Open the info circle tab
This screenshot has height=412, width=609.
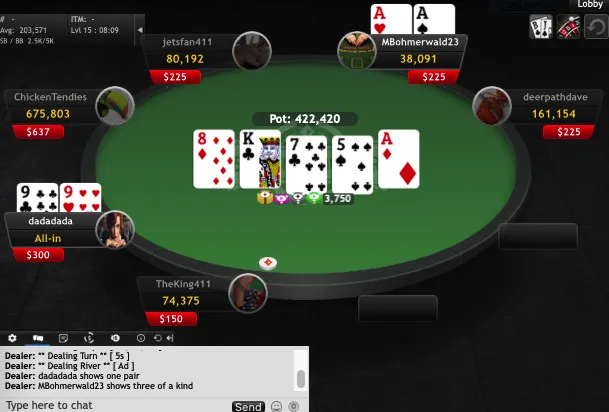[141, 339]
